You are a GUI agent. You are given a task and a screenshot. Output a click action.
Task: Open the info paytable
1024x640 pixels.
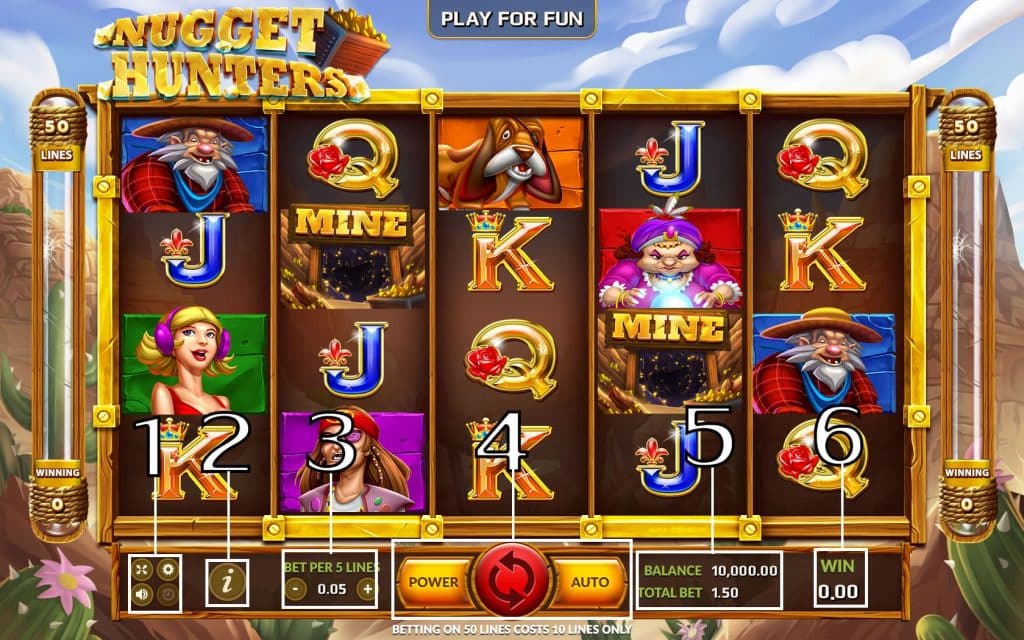[x=227, y=580]
